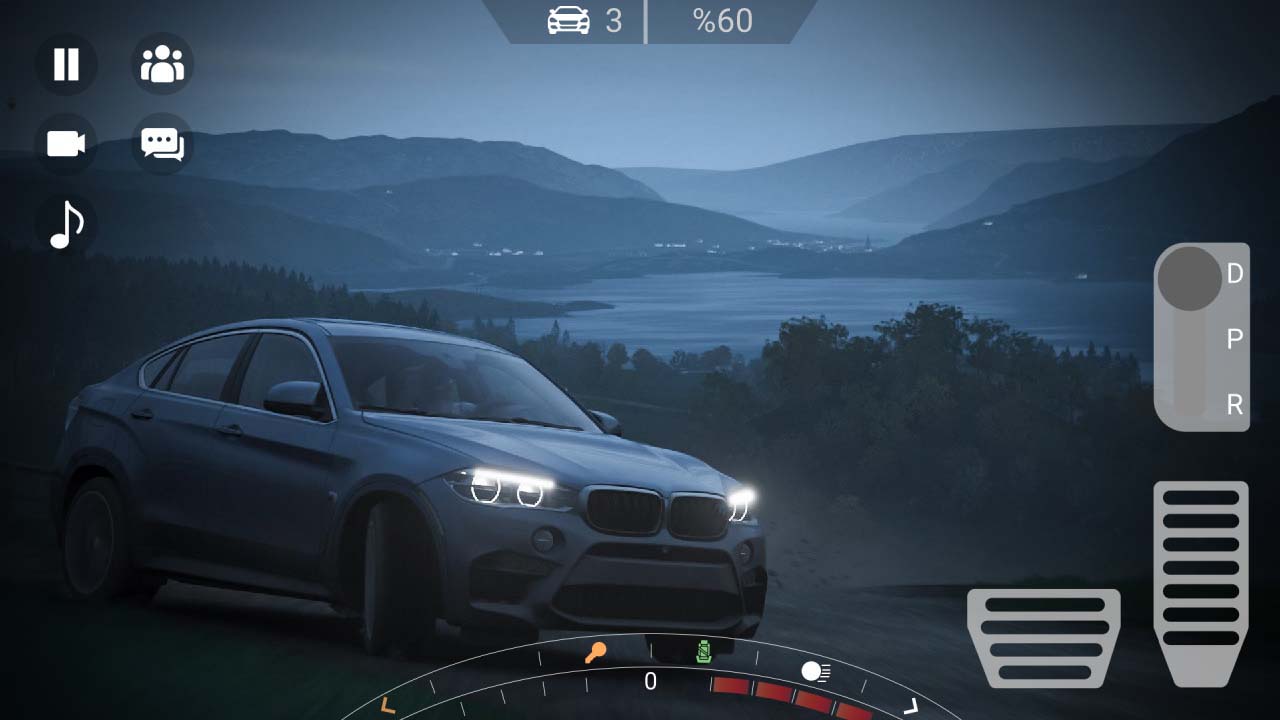Viewport: 1280px width, 720px height.
Task: Select Park (P) on the gear selector
Action: point(1232,338)
